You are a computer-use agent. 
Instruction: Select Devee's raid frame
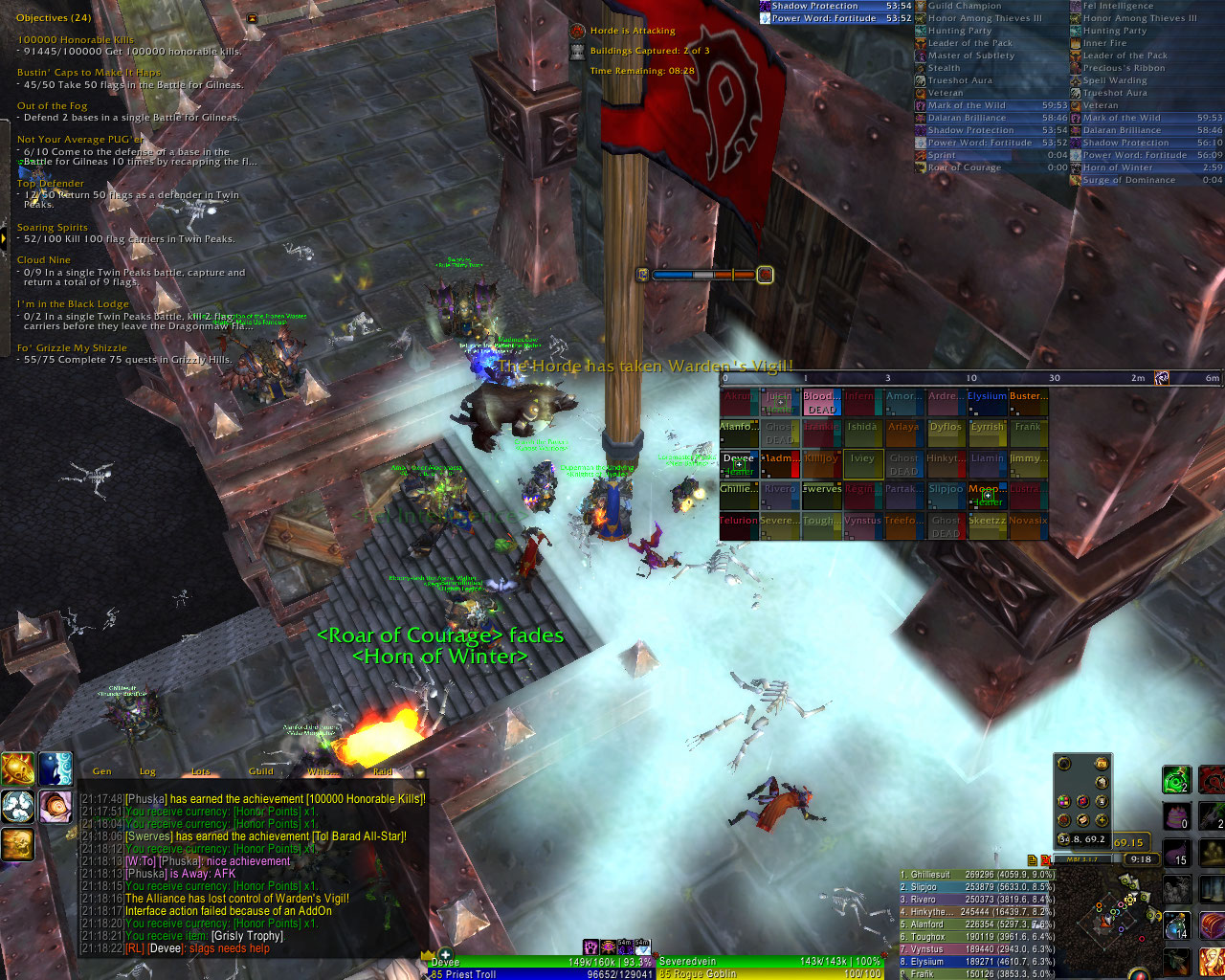[x=739, y=464]
